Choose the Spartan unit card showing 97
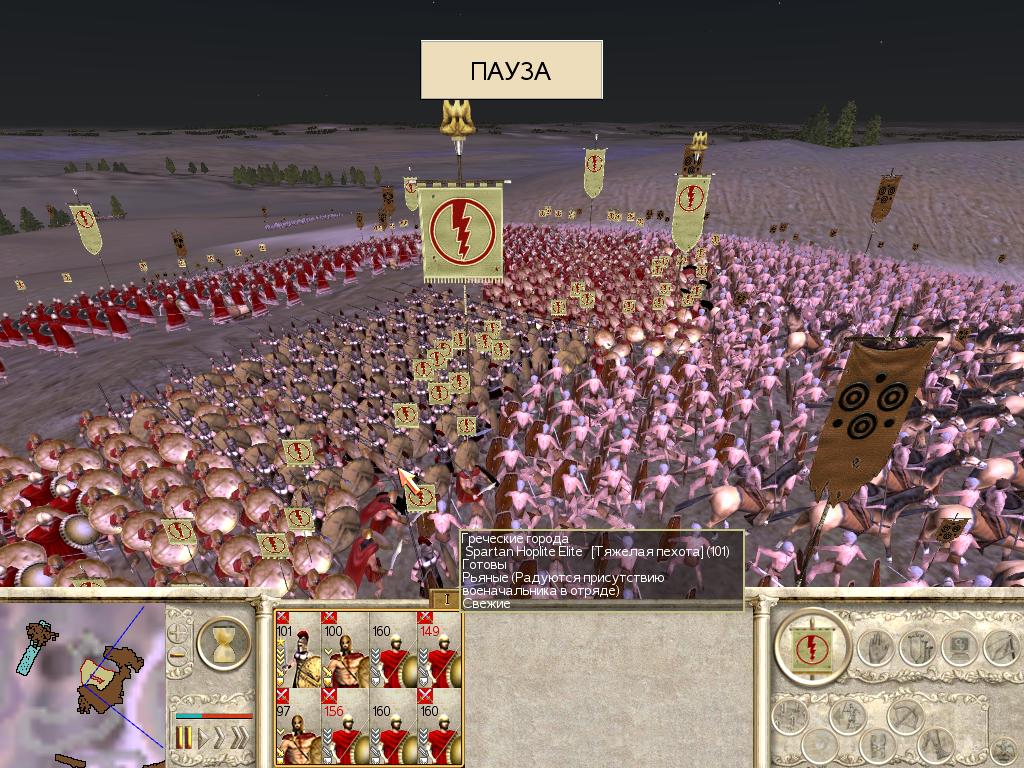1024x768 pixels. (299, 733)
